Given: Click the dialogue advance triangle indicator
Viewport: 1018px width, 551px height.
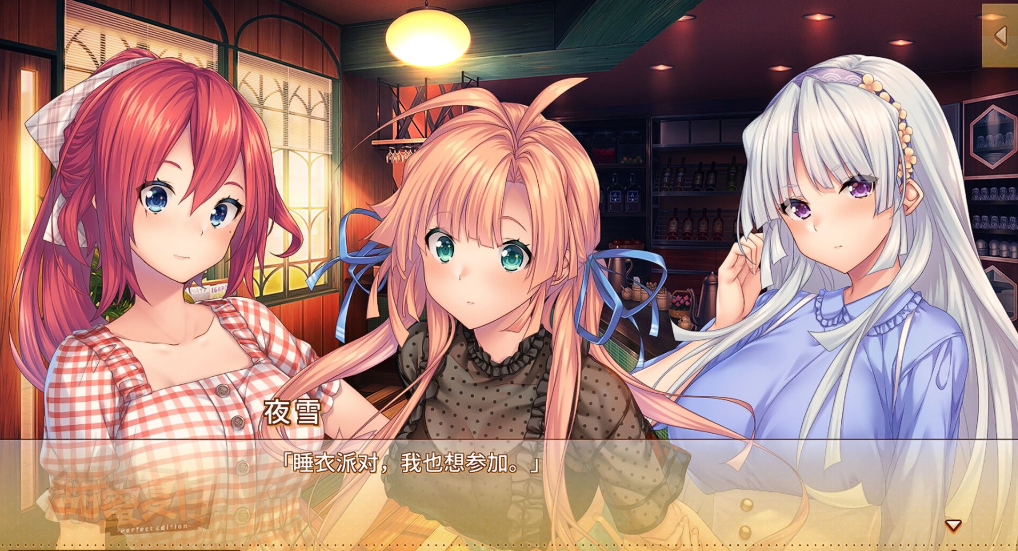Looking at the screenshot, I should (x=953, y=525).
